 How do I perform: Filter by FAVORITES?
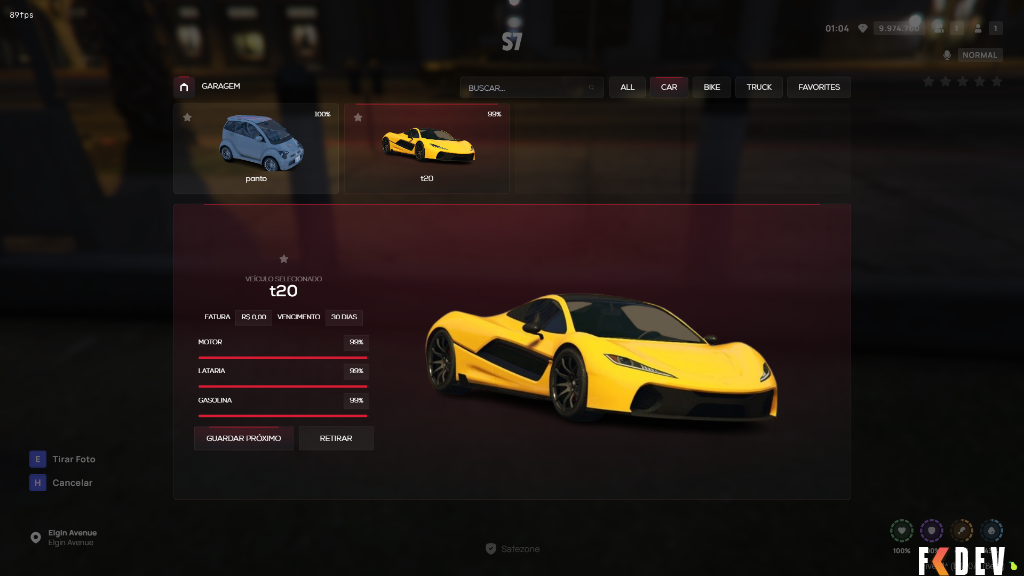click(x=819, y=88)
